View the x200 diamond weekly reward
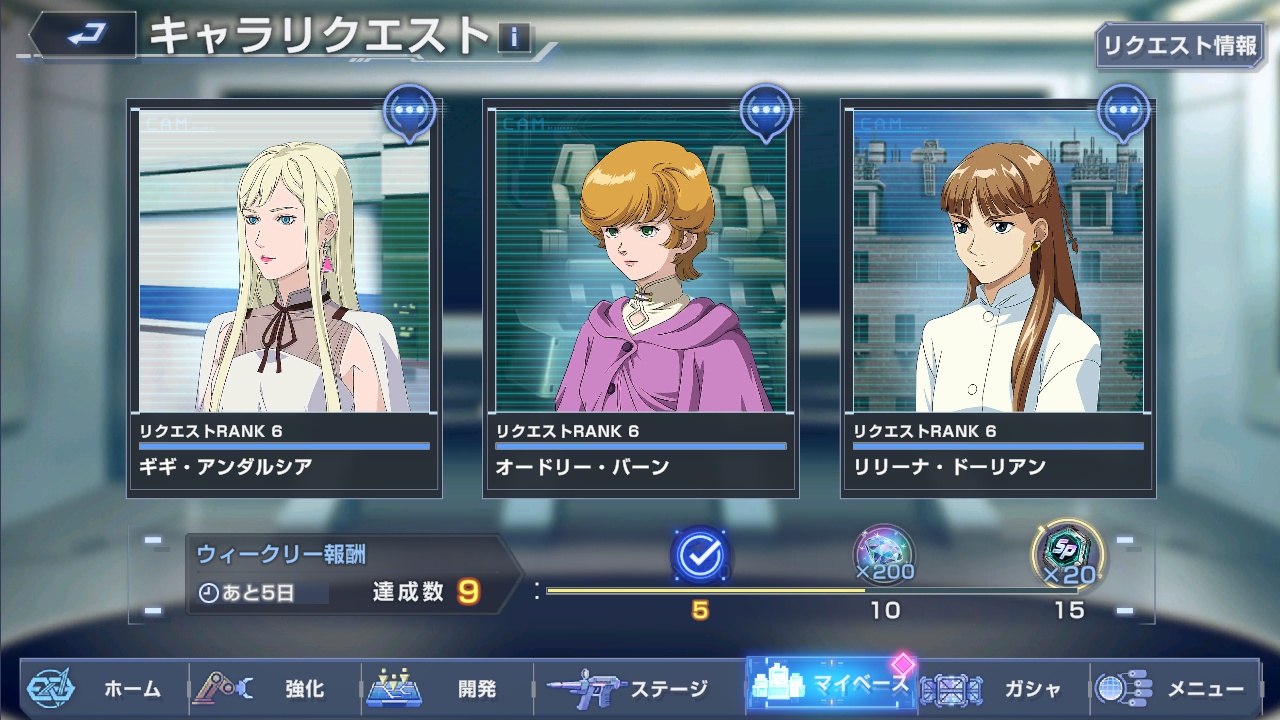This screenshot has height=720, width=1280. coord(884,553)
